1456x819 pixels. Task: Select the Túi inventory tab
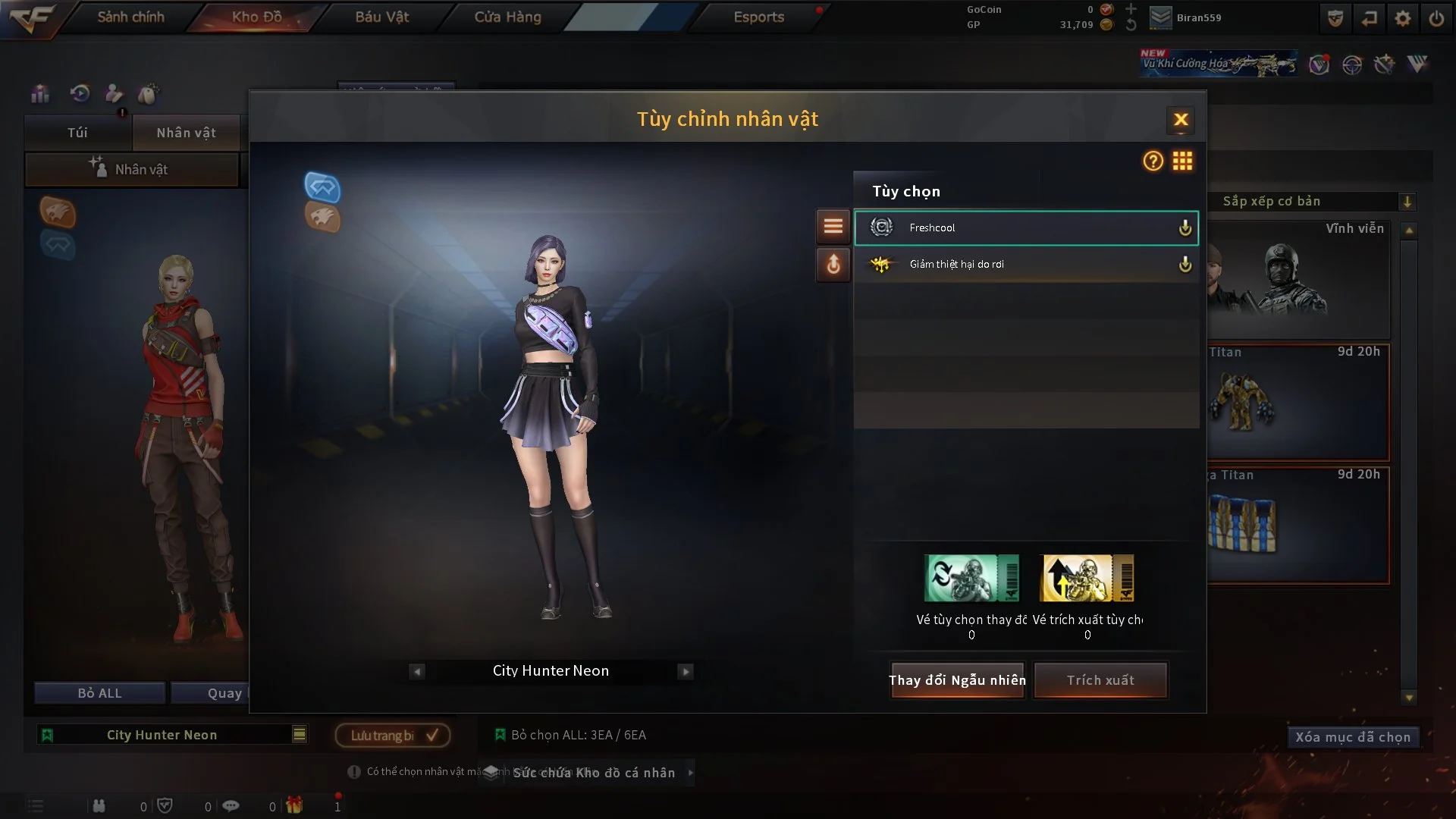click(77, 133)
